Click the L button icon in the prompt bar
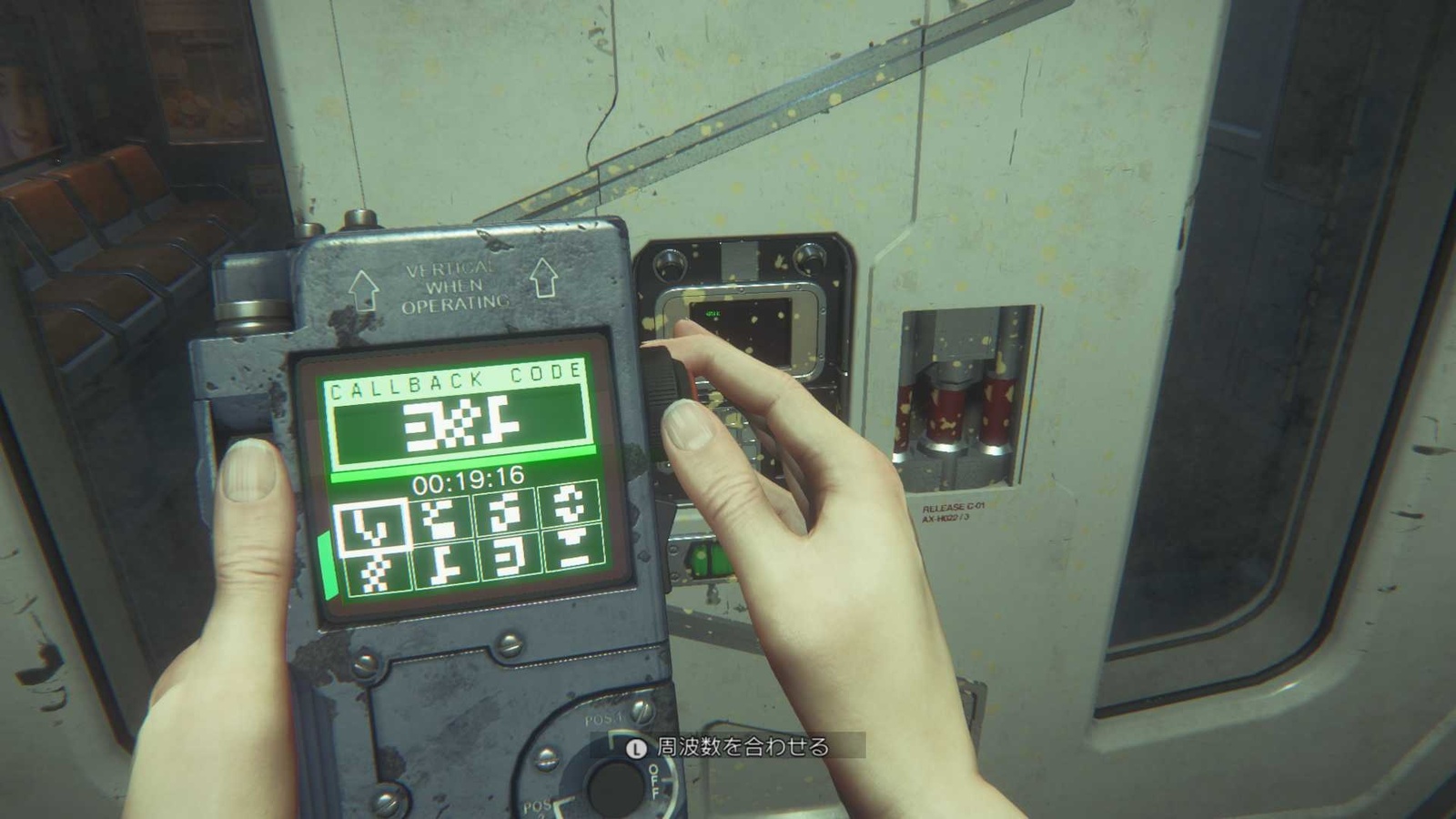Viewport: 1456px width, 819px height. point(637,749)
